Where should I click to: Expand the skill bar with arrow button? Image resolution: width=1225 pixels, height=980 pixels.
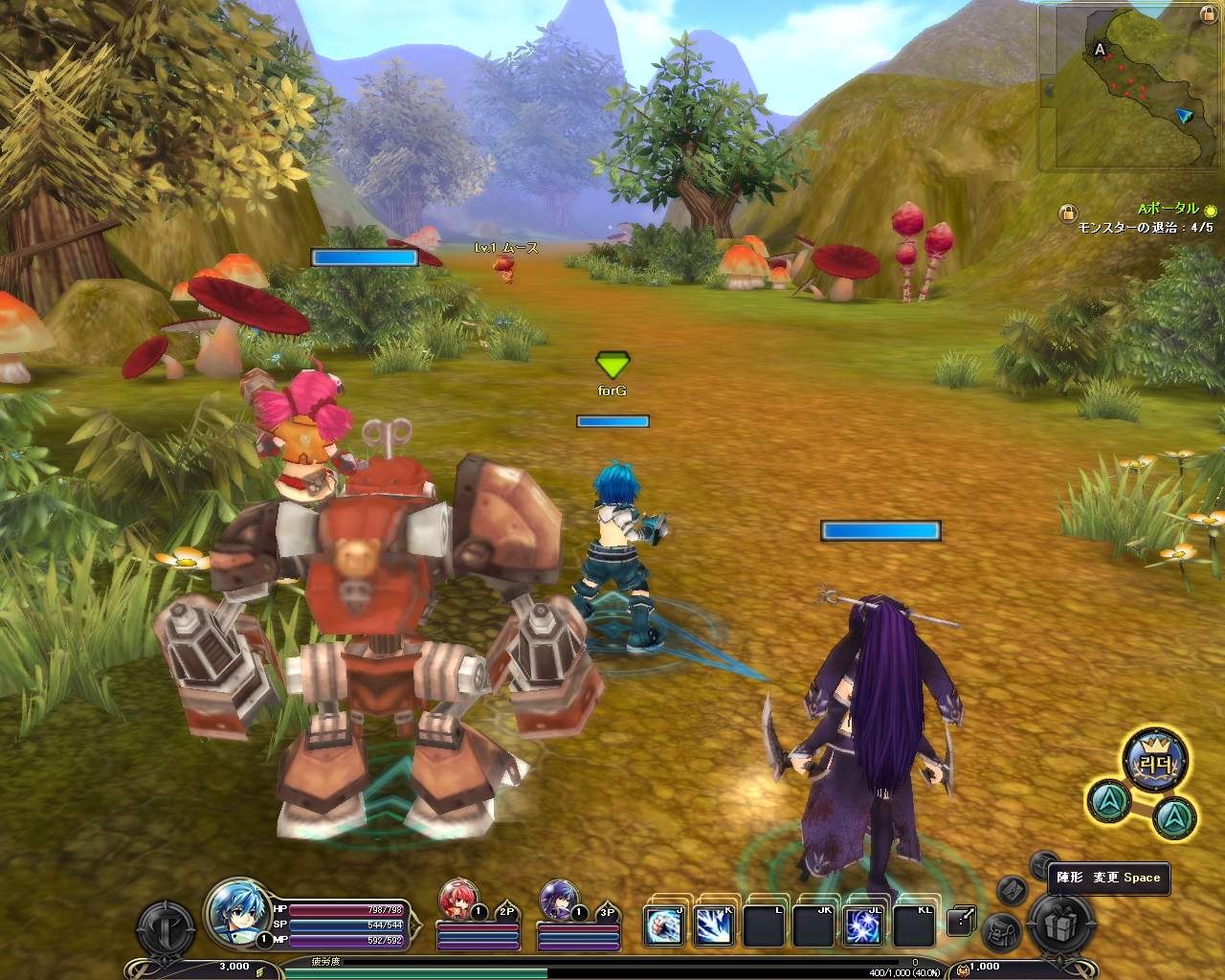coord(961,921)
